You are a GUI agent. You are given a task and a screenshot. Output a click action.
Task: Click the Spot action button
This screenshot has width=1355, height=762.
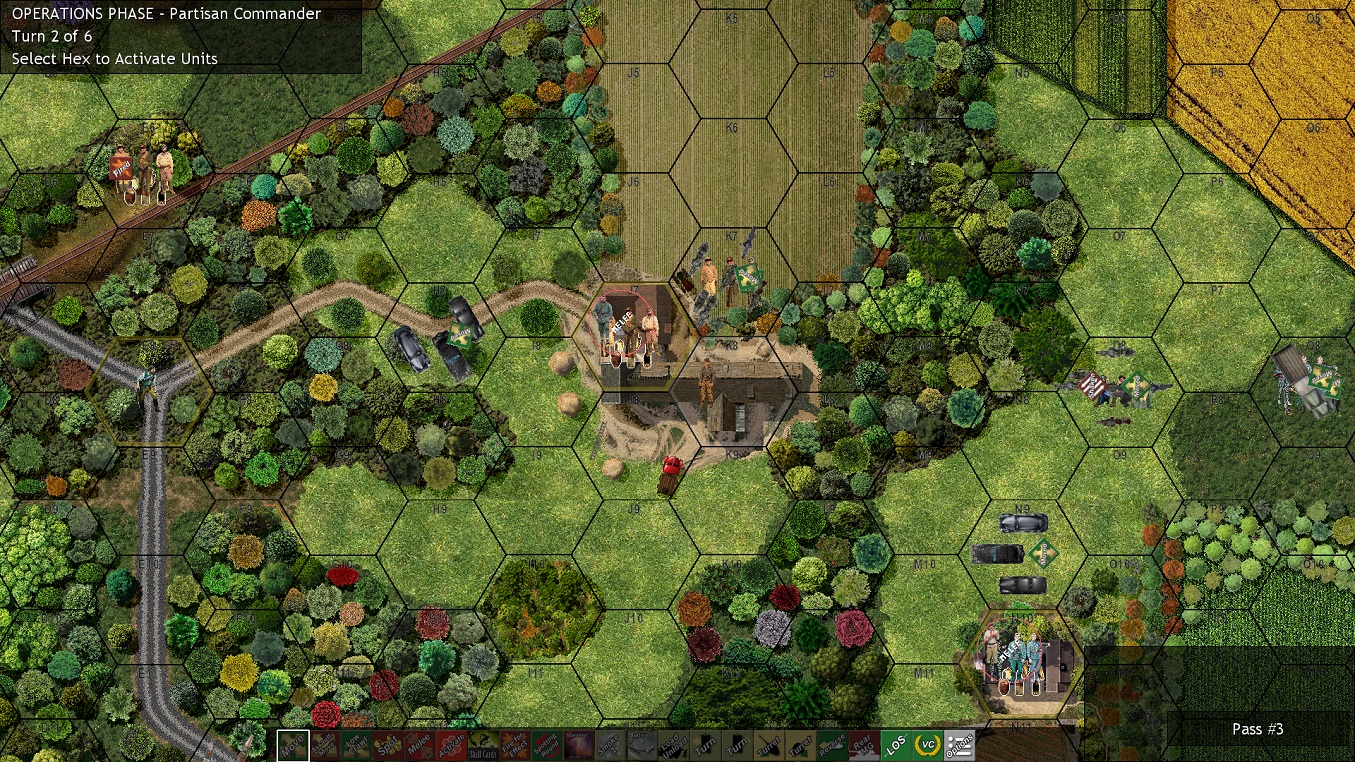click(x=387, y=745)
